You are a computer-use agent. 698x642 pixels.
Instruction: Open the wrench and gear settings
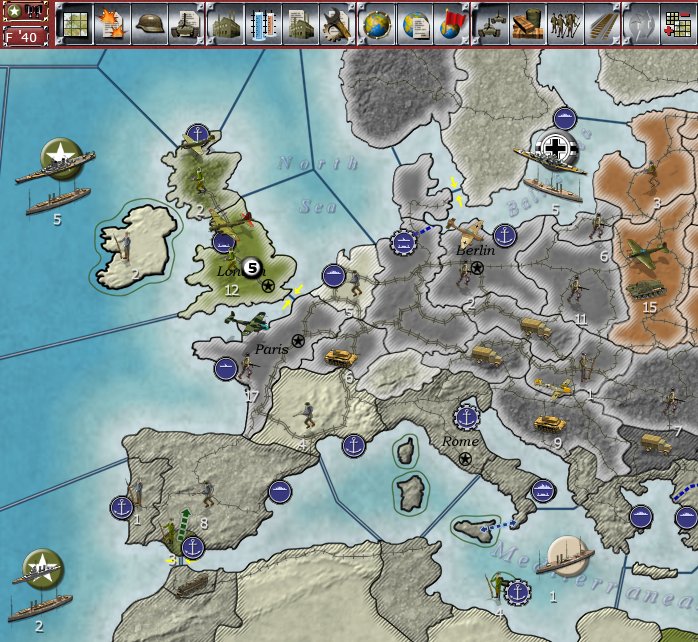click(x=337, y=24)
